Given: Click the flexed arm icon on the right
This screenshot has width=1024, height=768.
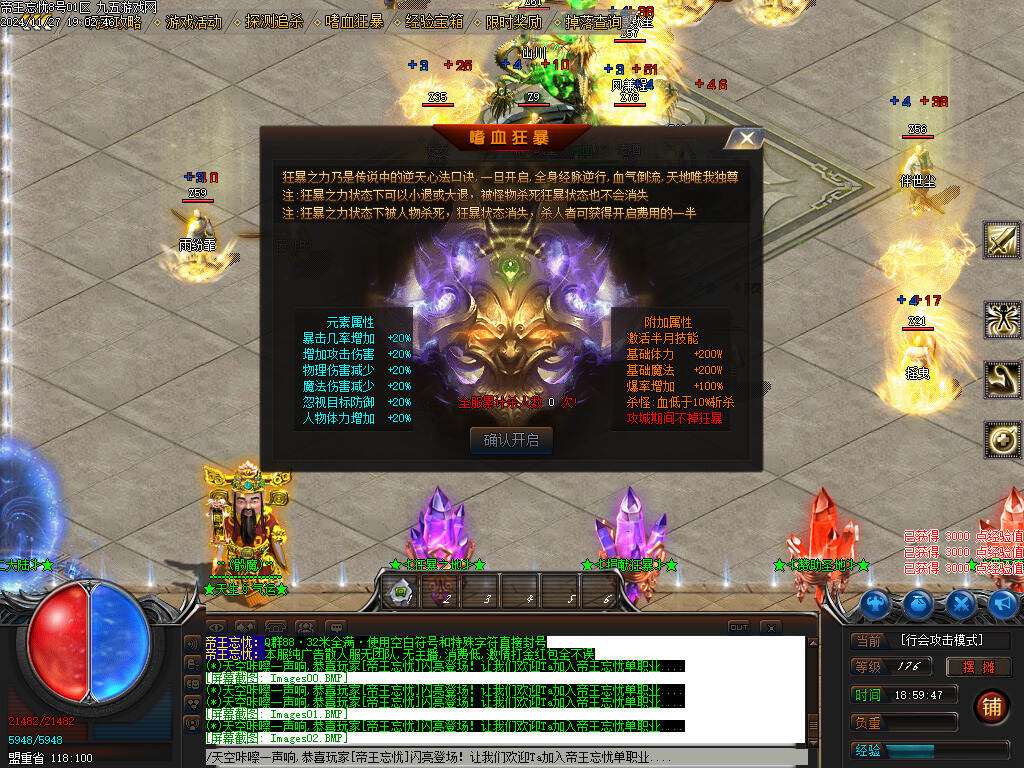Looking at the screenshot, I should pos(1002,380).
